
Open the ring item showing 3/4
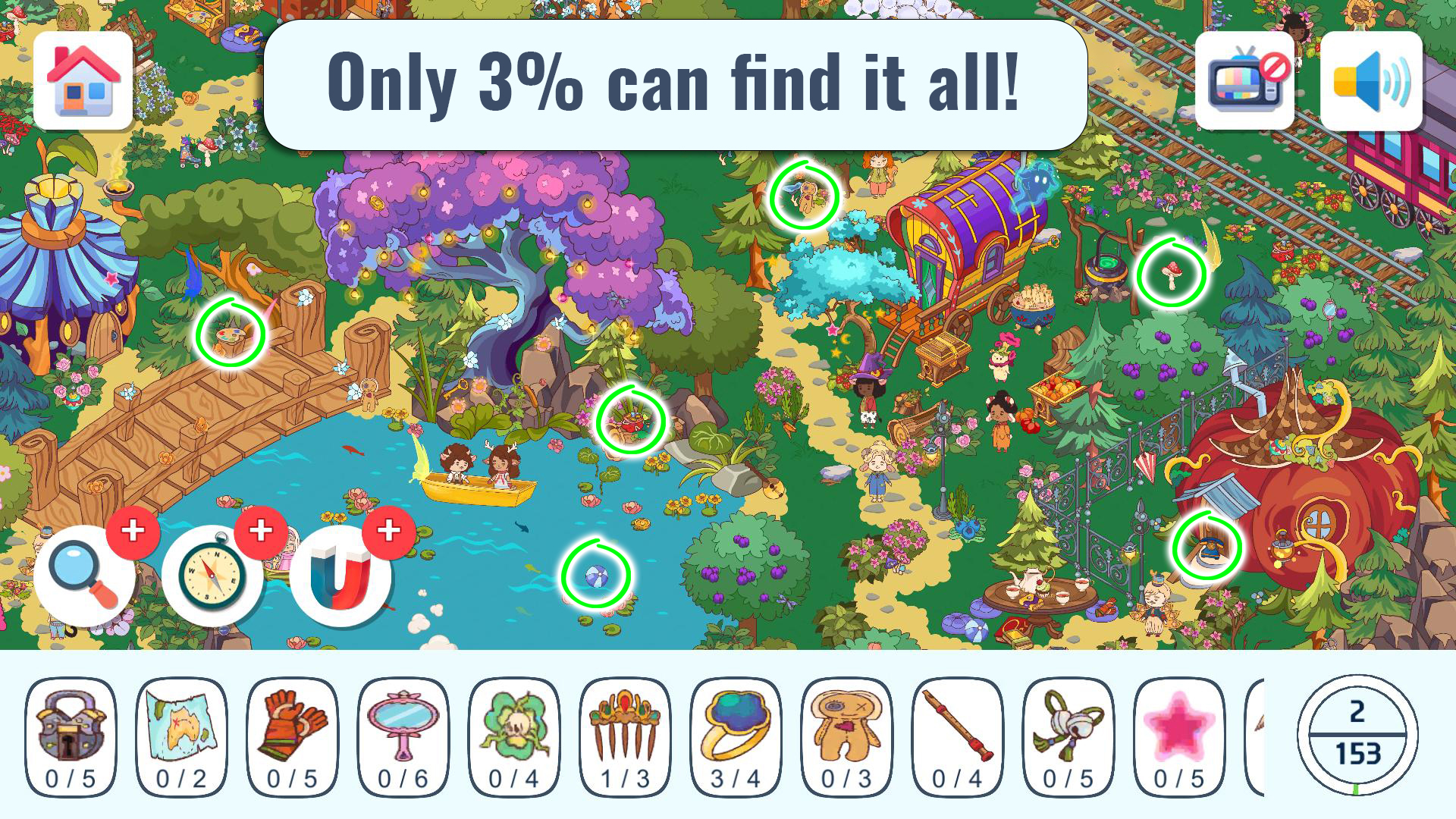[x=736, y=732]
